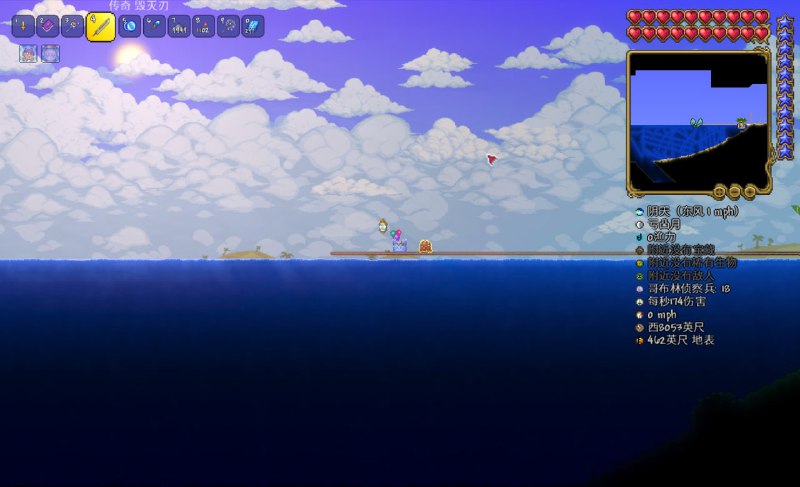Select the Breaker Blade in the highlighted slot
The height and width of the screenshot is (487, 800).
pyautogui.click(x=100, y=27)
